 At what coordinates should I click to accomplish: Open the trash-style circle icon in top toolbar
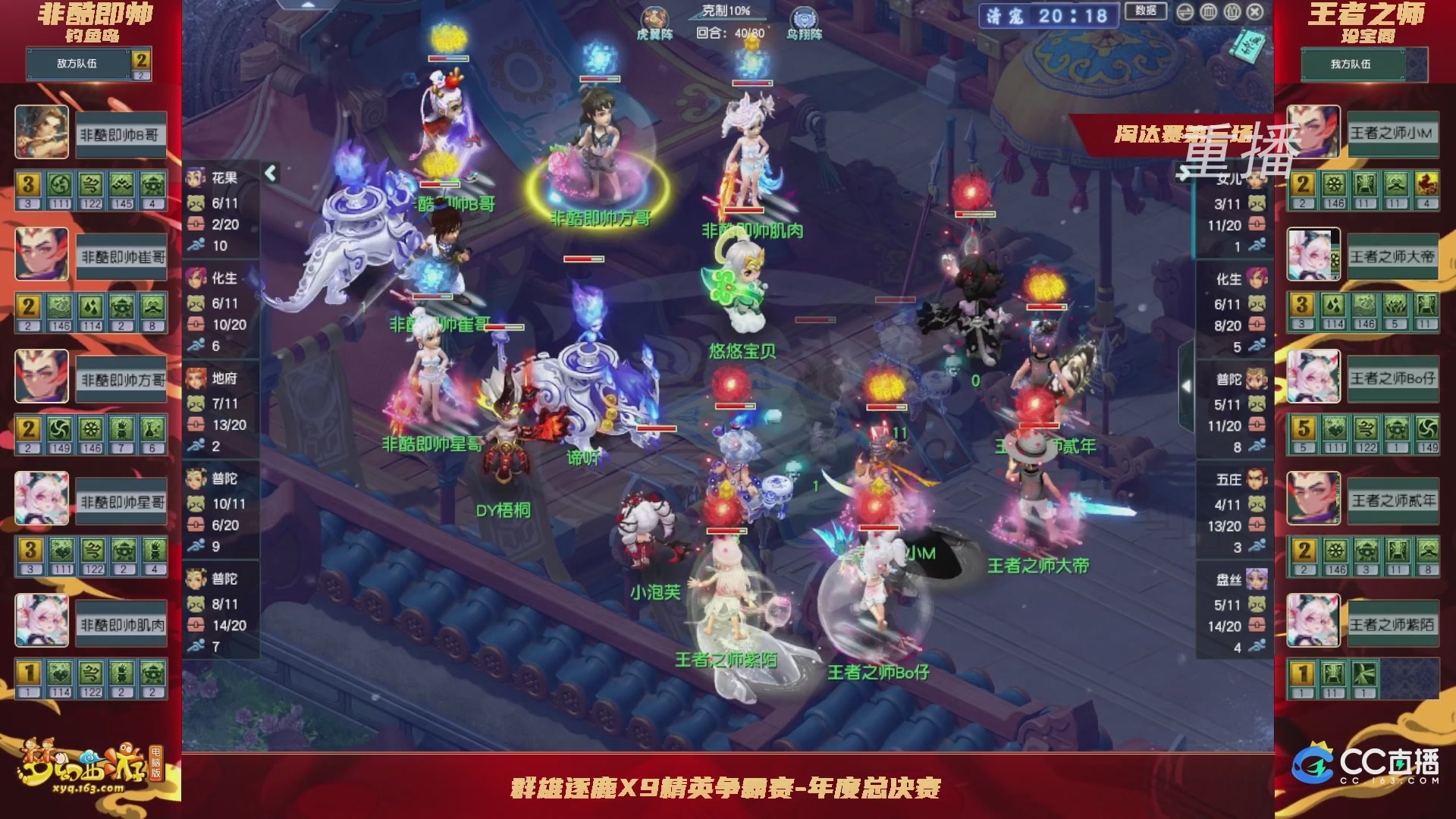(x=1209, y=11)
